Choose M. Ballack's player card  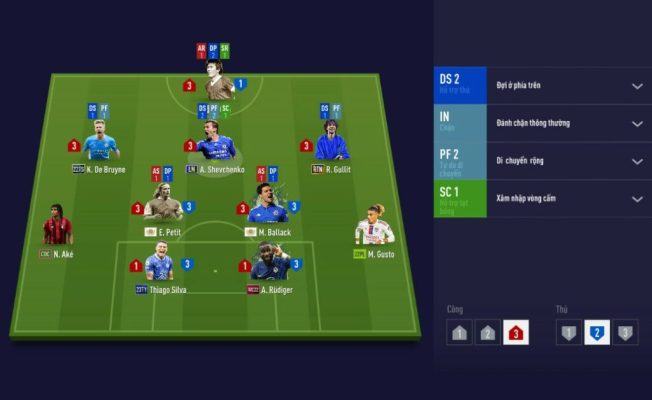point(268,206)
